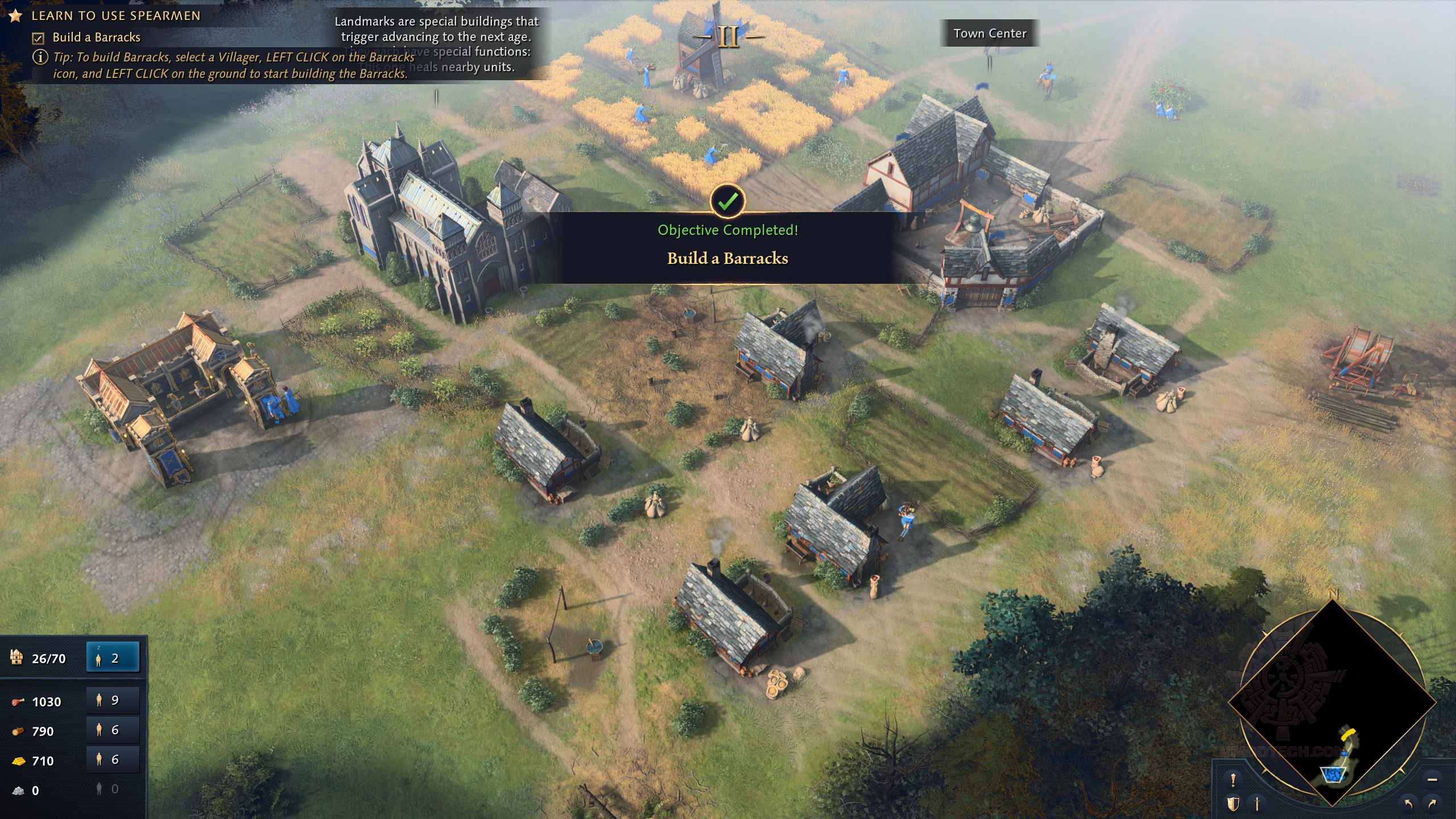Click the tip info icon in objectives
This screenshot has width=1456, height=819.
click(40, 57)
